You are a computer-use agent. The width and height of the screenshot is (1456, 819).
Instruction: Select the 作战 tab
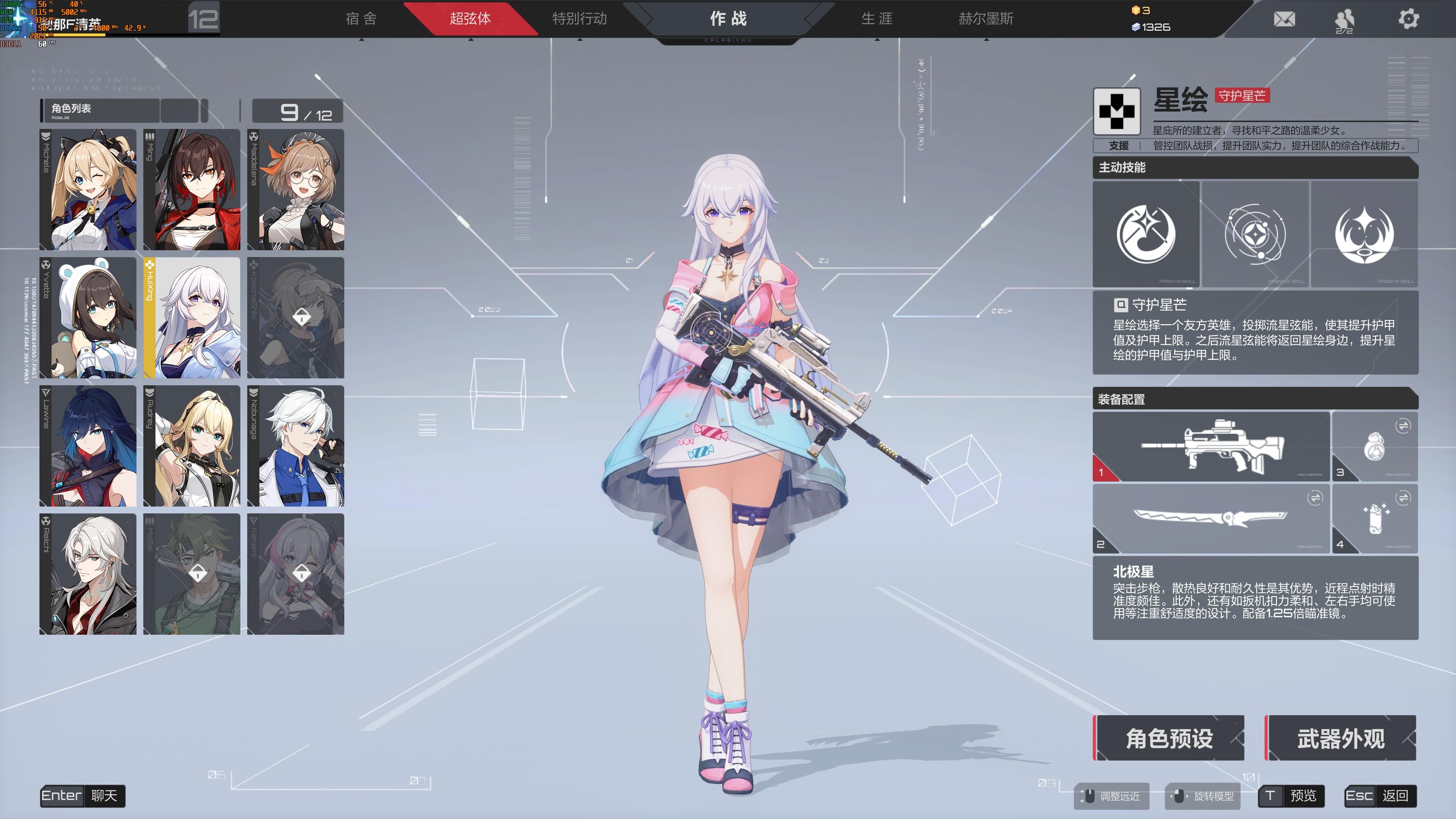[728, 19]
